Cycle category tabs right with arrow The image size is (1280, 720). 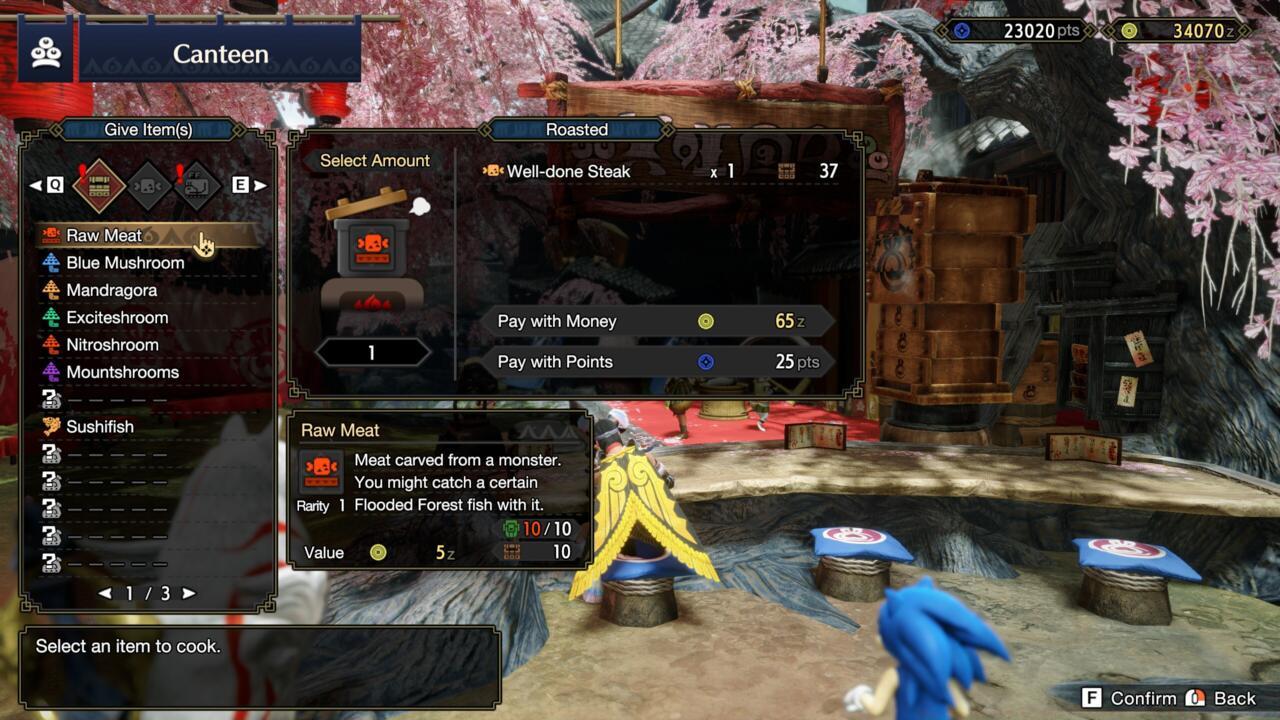(x=261, y=185)
